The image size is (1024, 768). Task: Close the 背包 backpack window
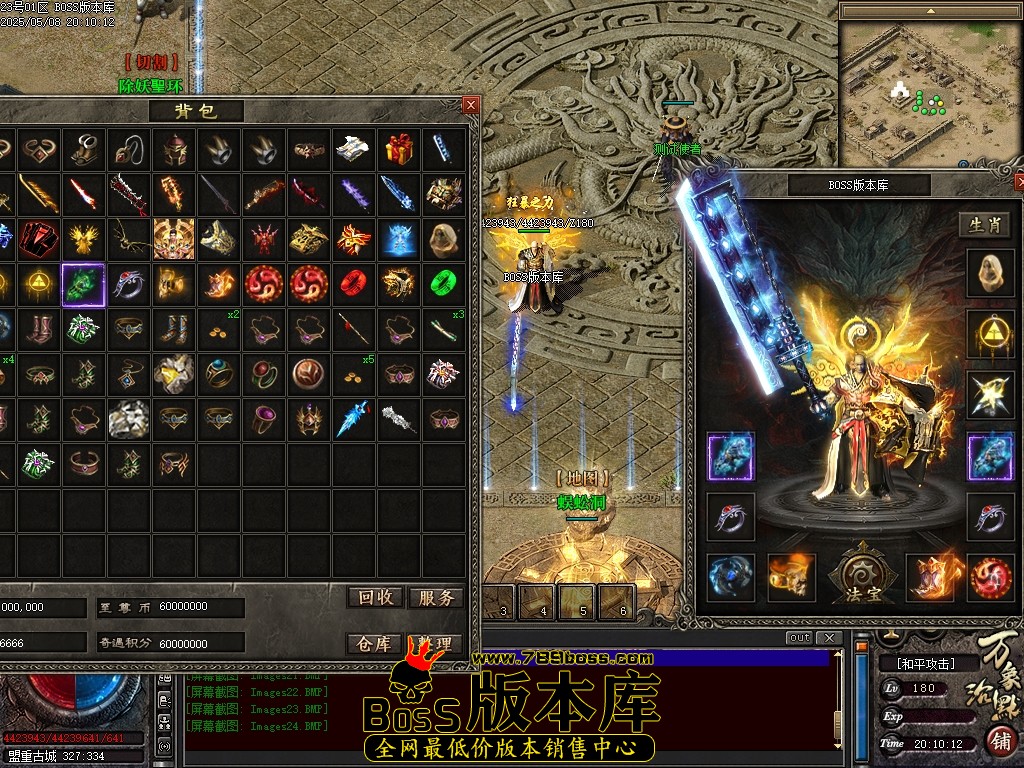(x=471, y=105)
